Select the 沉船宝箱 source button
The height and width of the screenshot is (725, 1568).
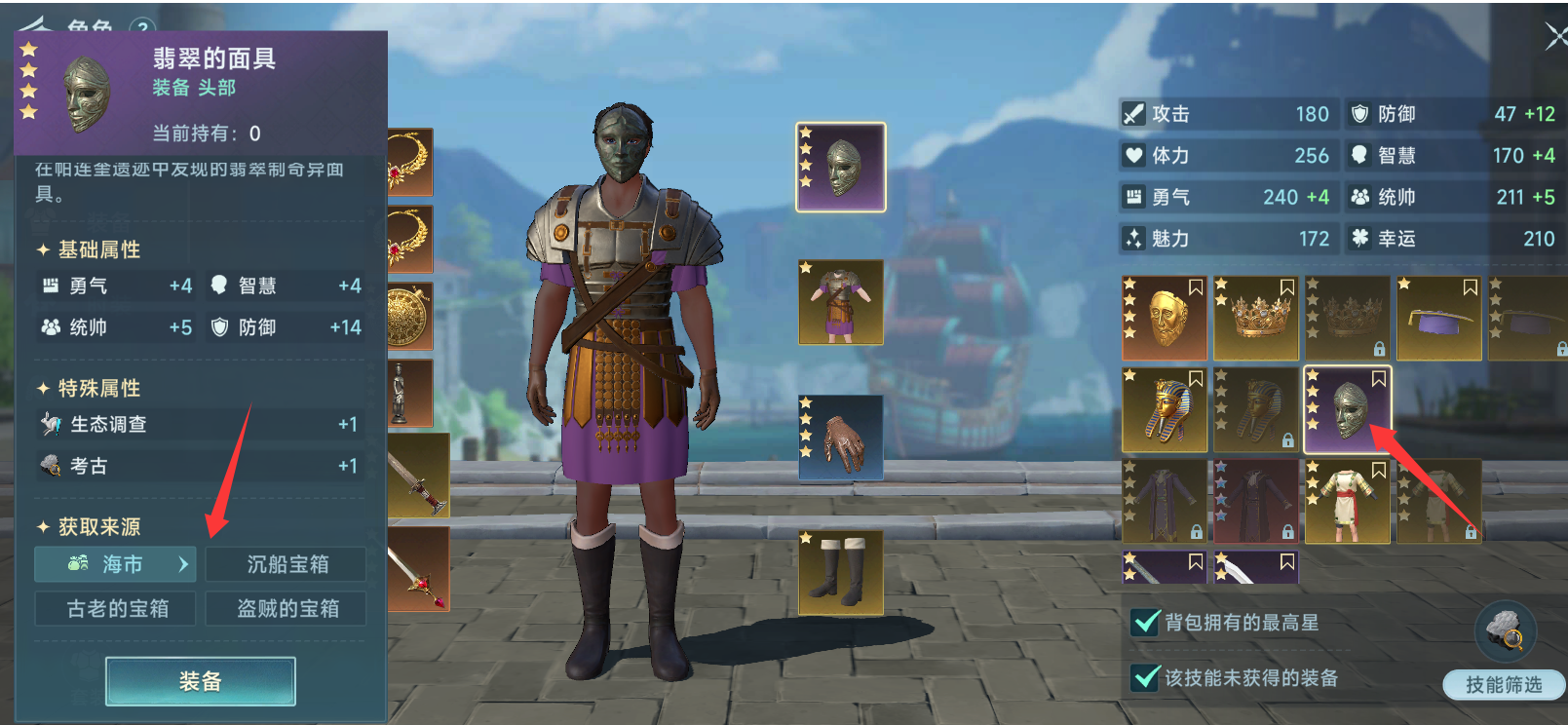point(287,564)
